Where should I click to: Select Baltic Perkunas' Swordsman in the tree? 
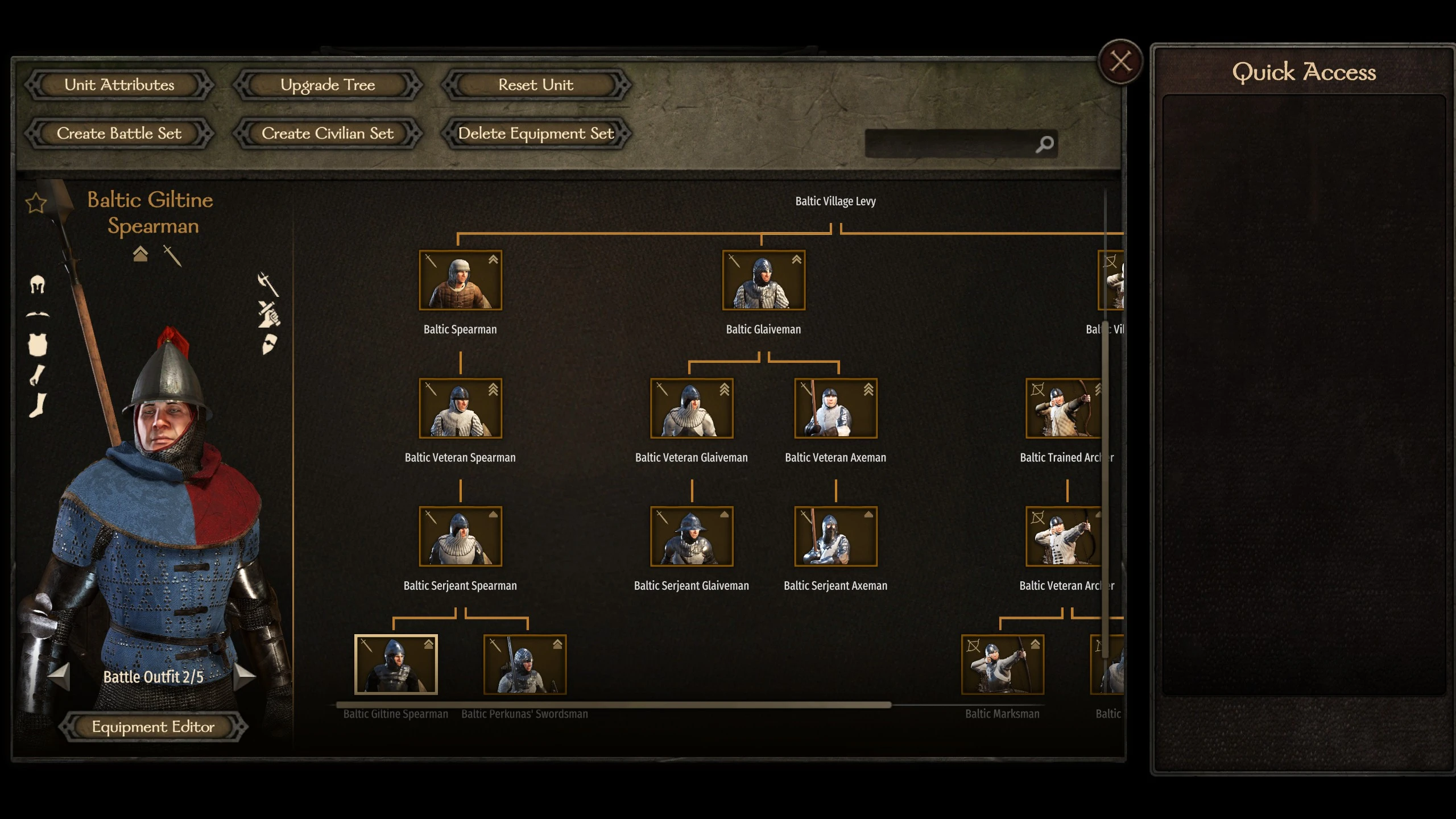tap(524, 664)
